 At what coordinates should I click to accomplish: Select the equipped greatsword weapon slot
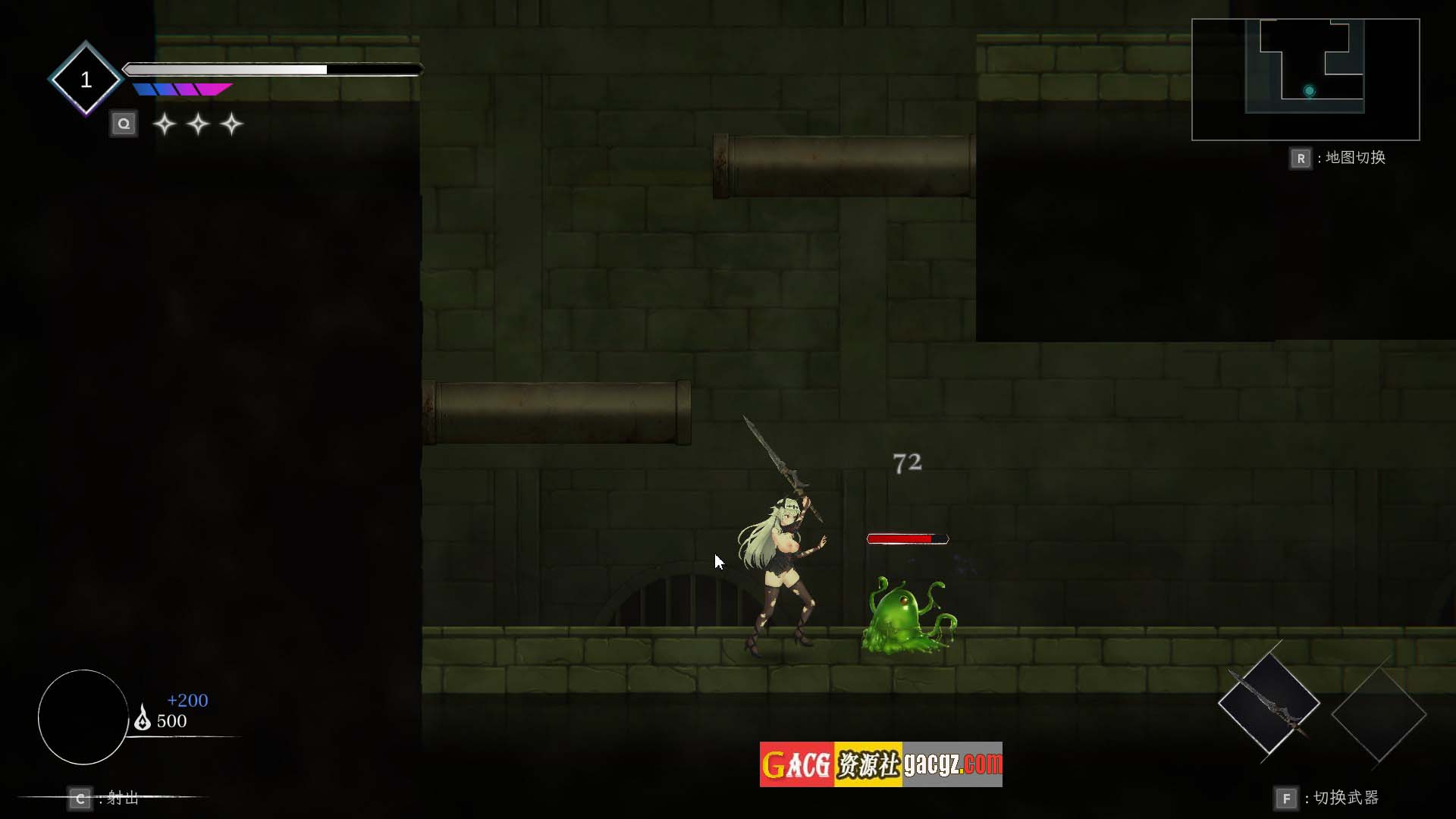pos(1269,703)
